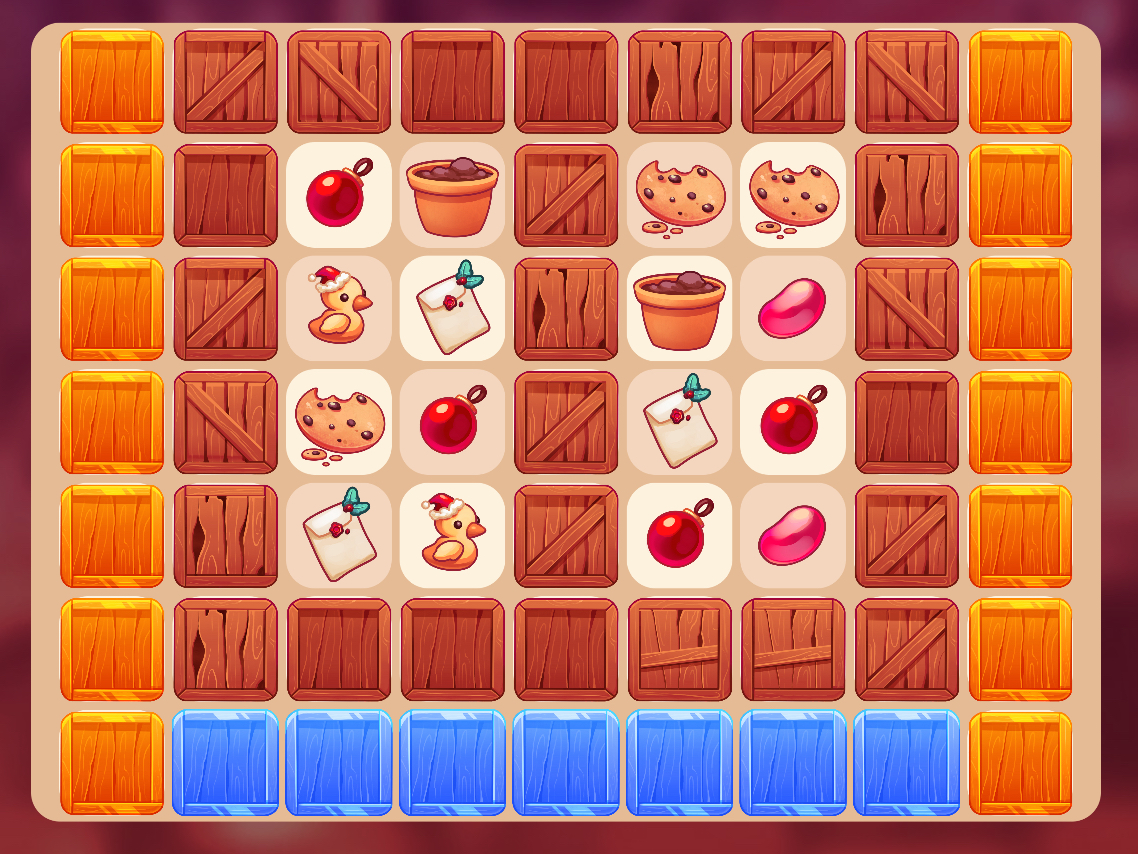Choose the red ornament right of the cookie
The height and width of the screenshot is (854, 1138).
[x=452, y=422]
